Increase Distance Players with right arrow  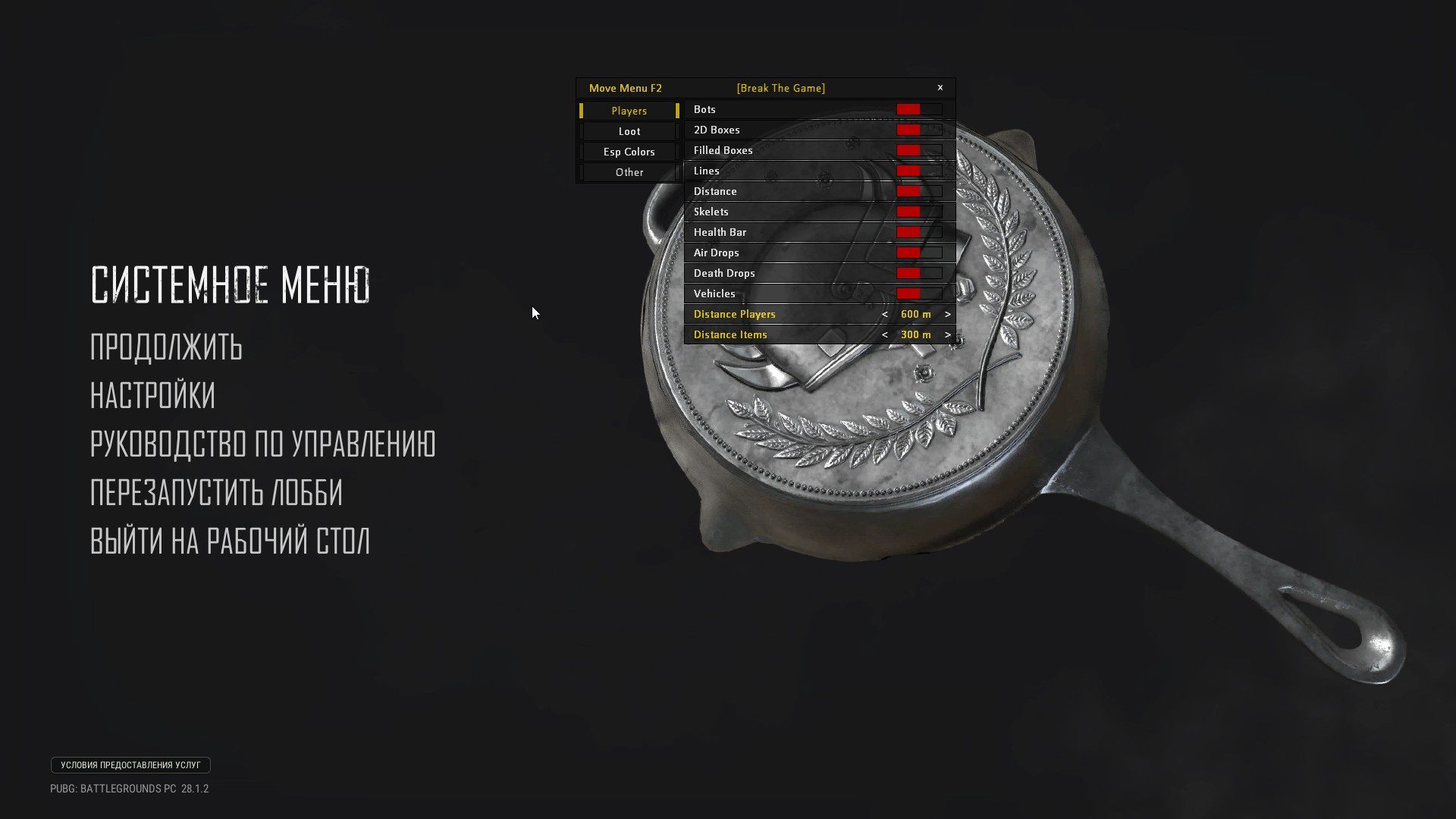coord(947,314)
